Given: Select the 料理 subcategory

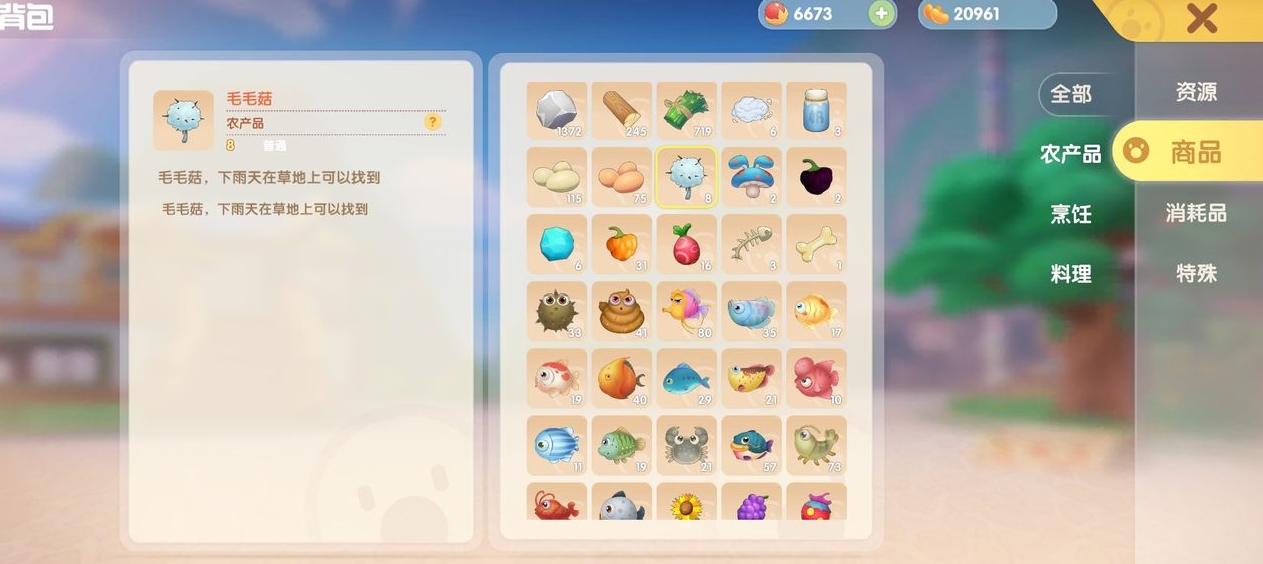Looking at the screenshot, I should pos(1071,274).
